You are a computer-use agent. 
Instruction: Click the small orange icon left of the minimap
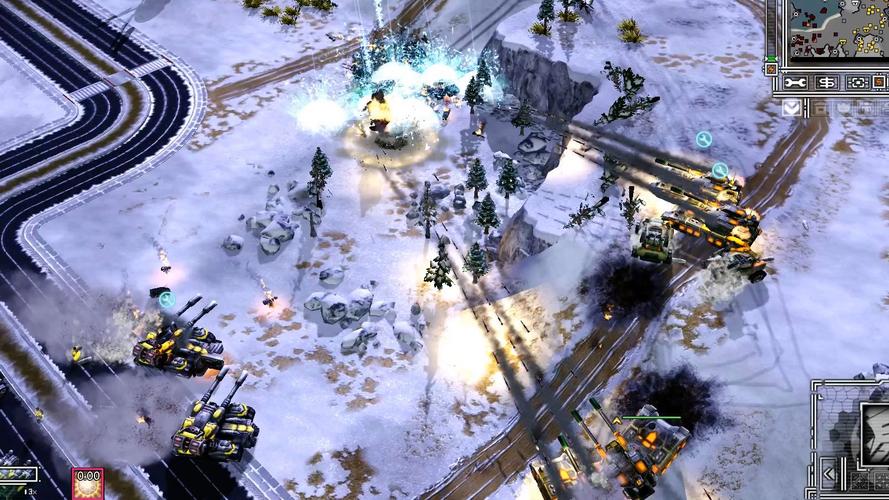point(771,70)
